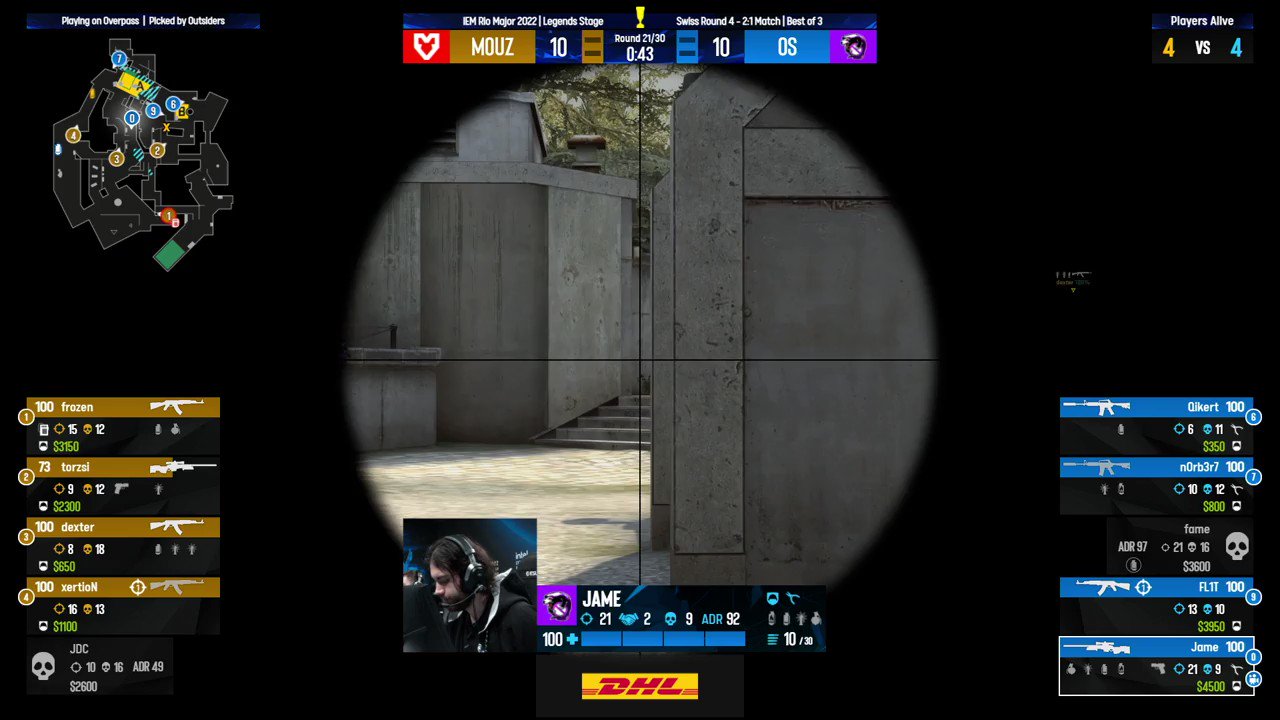Click the trophy icon above the round timer
Image resolution: width=1280 pixels, height=720 pixels.
pos(640,18)
